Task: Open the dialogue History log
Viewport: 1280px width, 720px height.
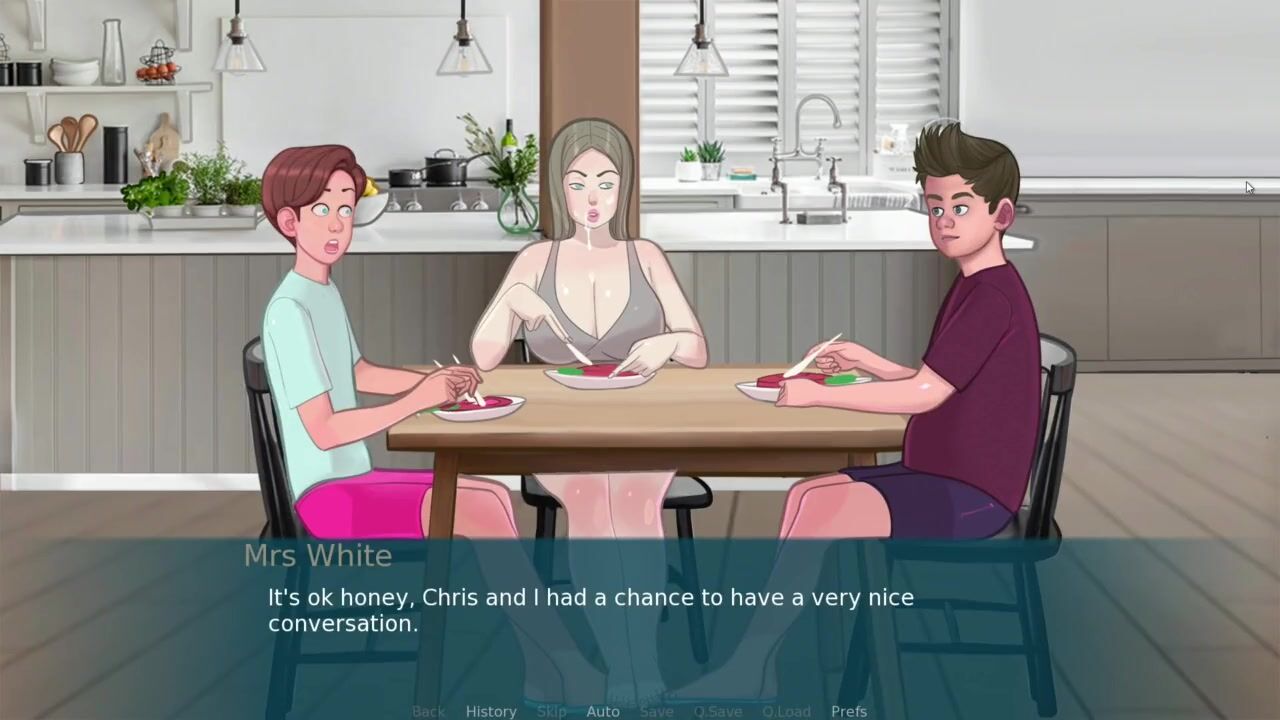Action: pyautogui.click(x=491, y=711)
